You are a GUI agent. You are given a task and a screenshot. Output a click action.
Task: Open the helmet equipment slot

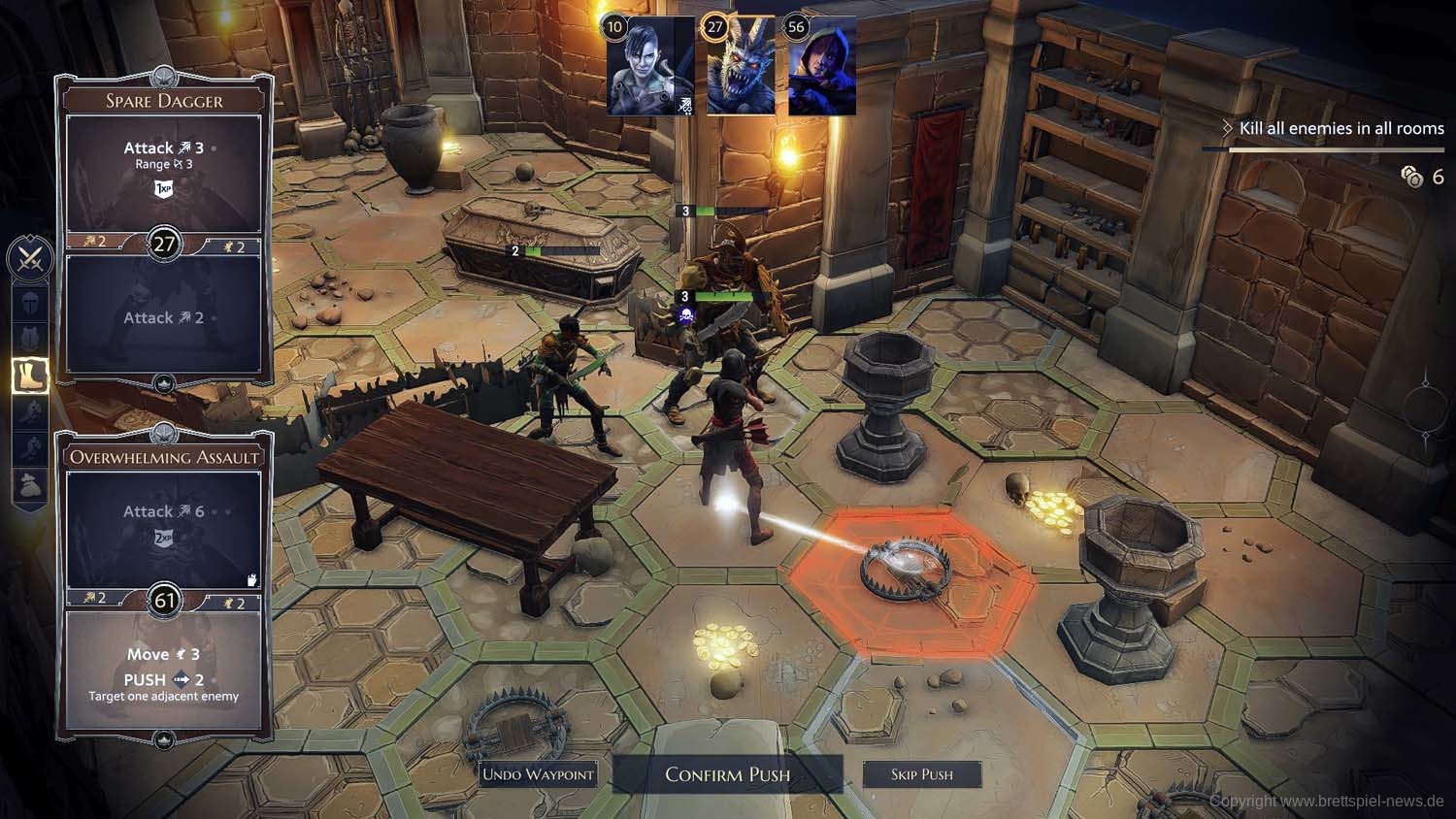coord(29,303)
